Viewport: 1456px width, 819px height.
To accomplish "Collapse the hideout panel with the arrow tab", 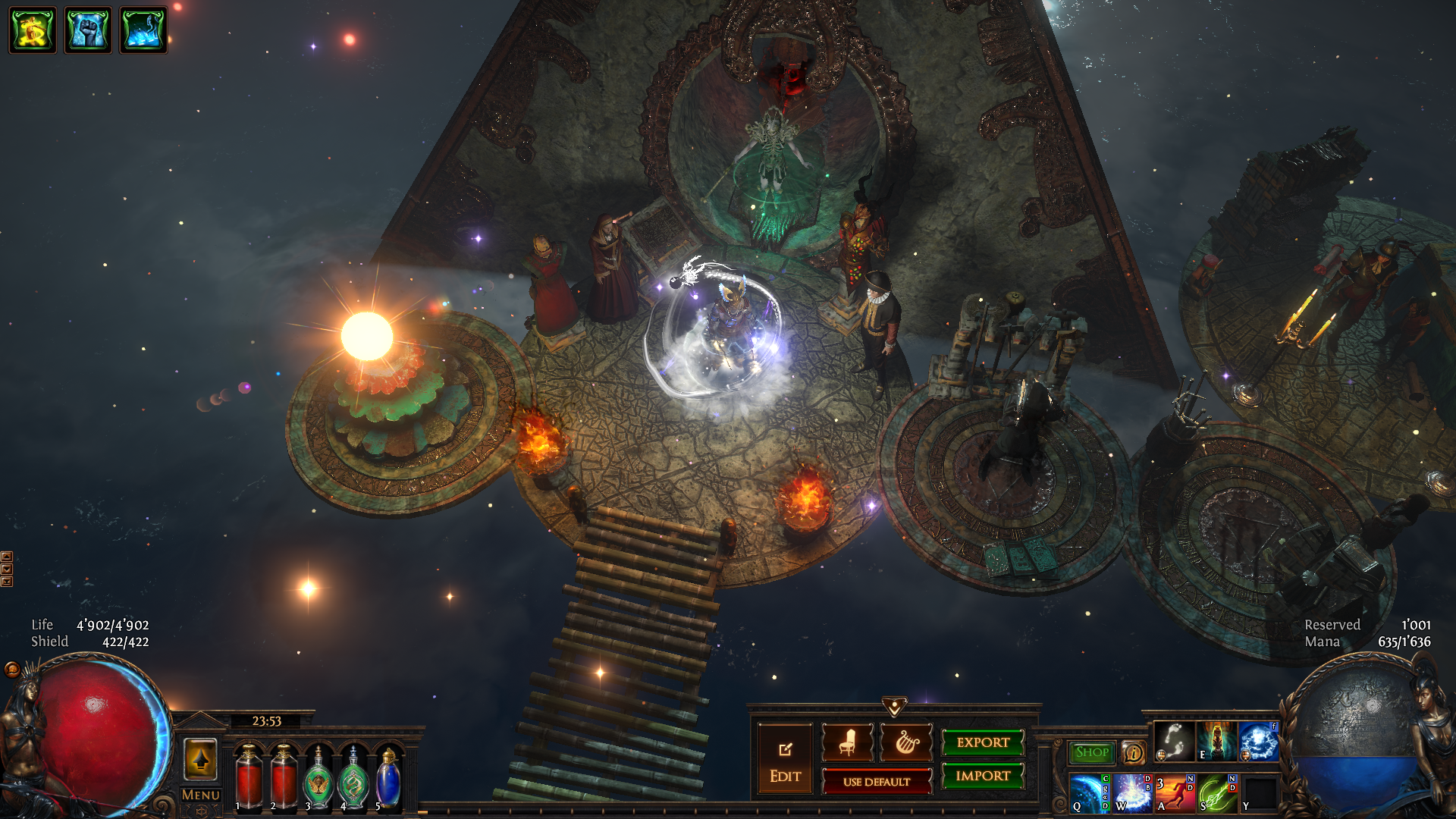I will [x=895, y=708].
